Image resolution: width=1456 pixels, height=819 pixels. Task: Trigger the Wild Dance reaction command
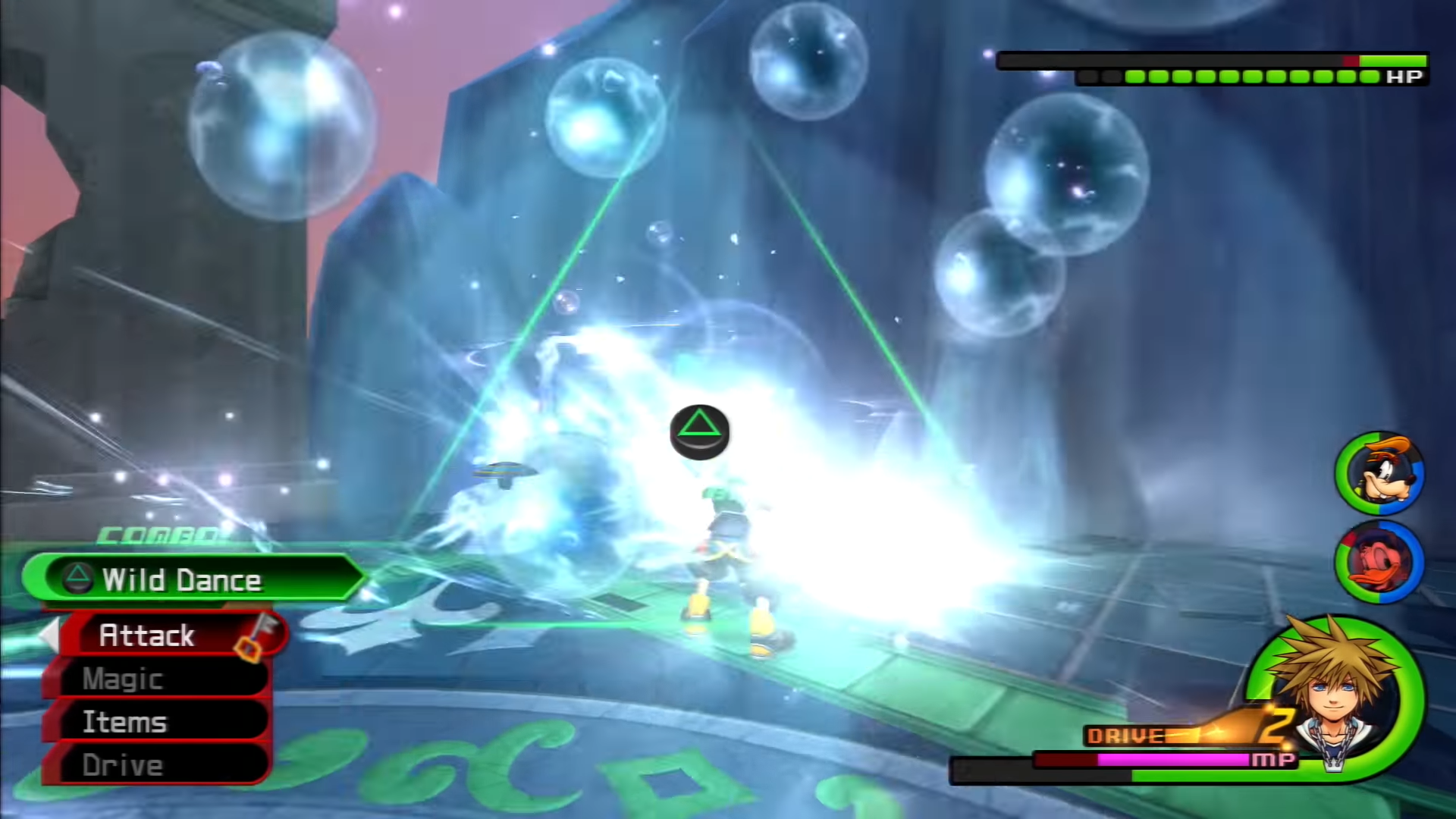click(193, 580)
